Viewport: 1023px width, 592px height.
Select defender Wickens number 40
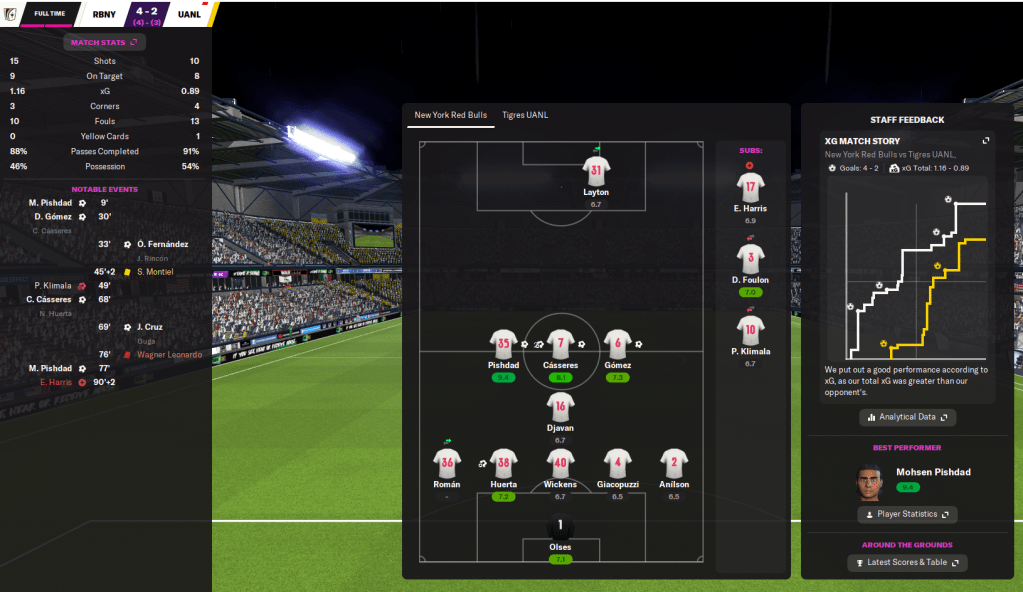pyautogui.click(x=560, y=463)
